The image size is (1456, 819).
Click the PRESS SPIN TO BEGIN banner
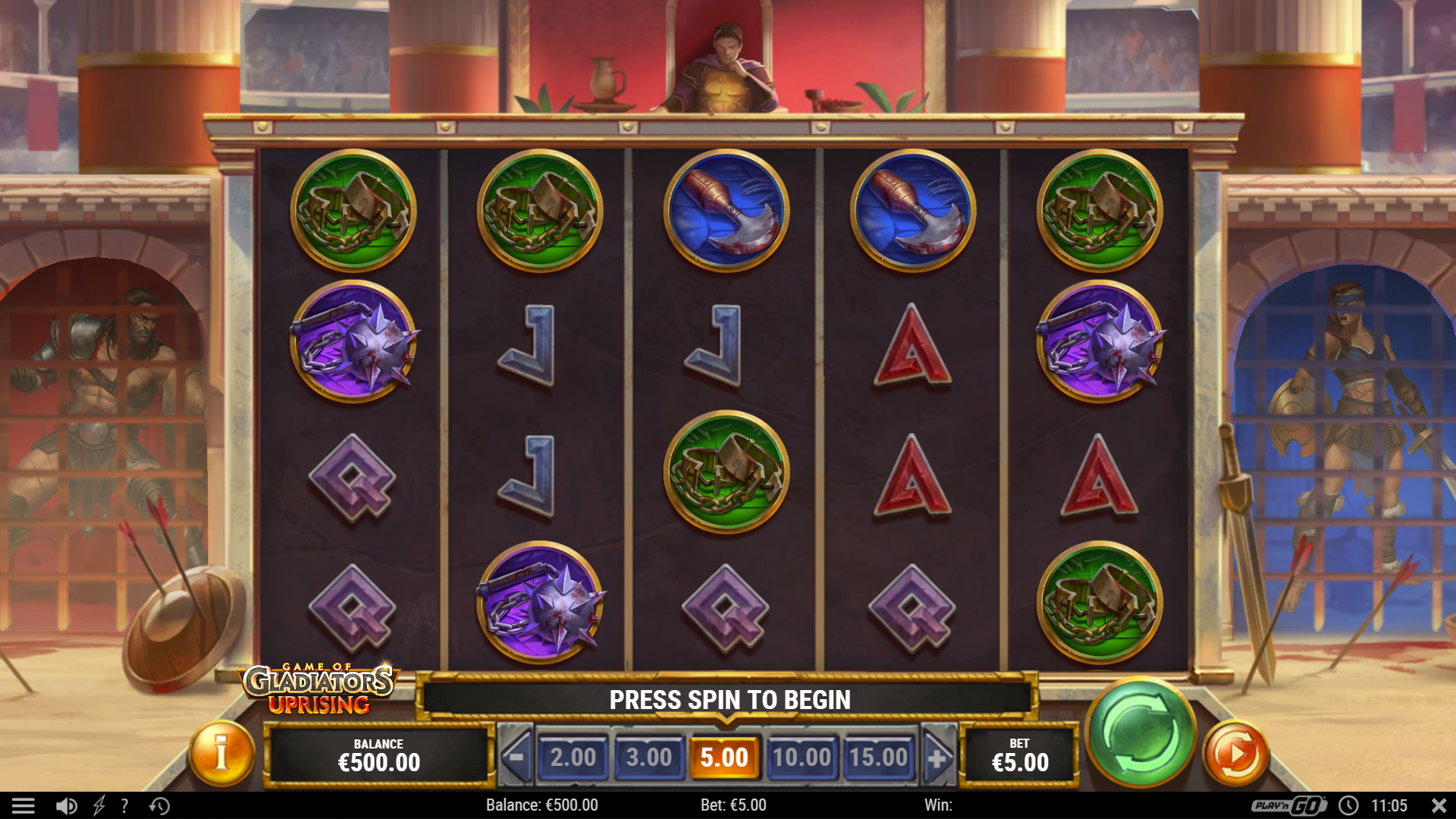tap(730, 700)
